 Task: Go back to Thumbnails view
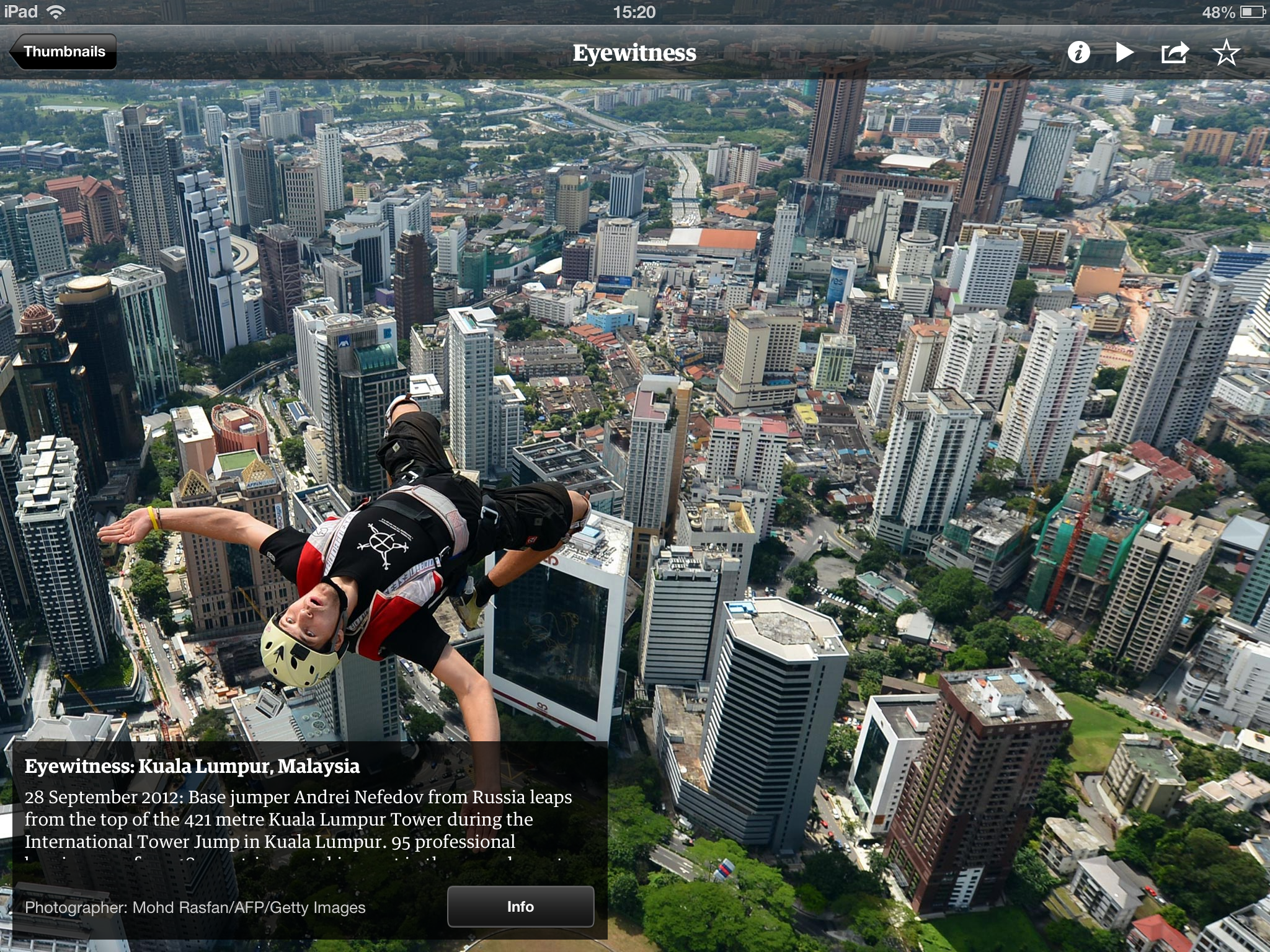tap(64, 52)
